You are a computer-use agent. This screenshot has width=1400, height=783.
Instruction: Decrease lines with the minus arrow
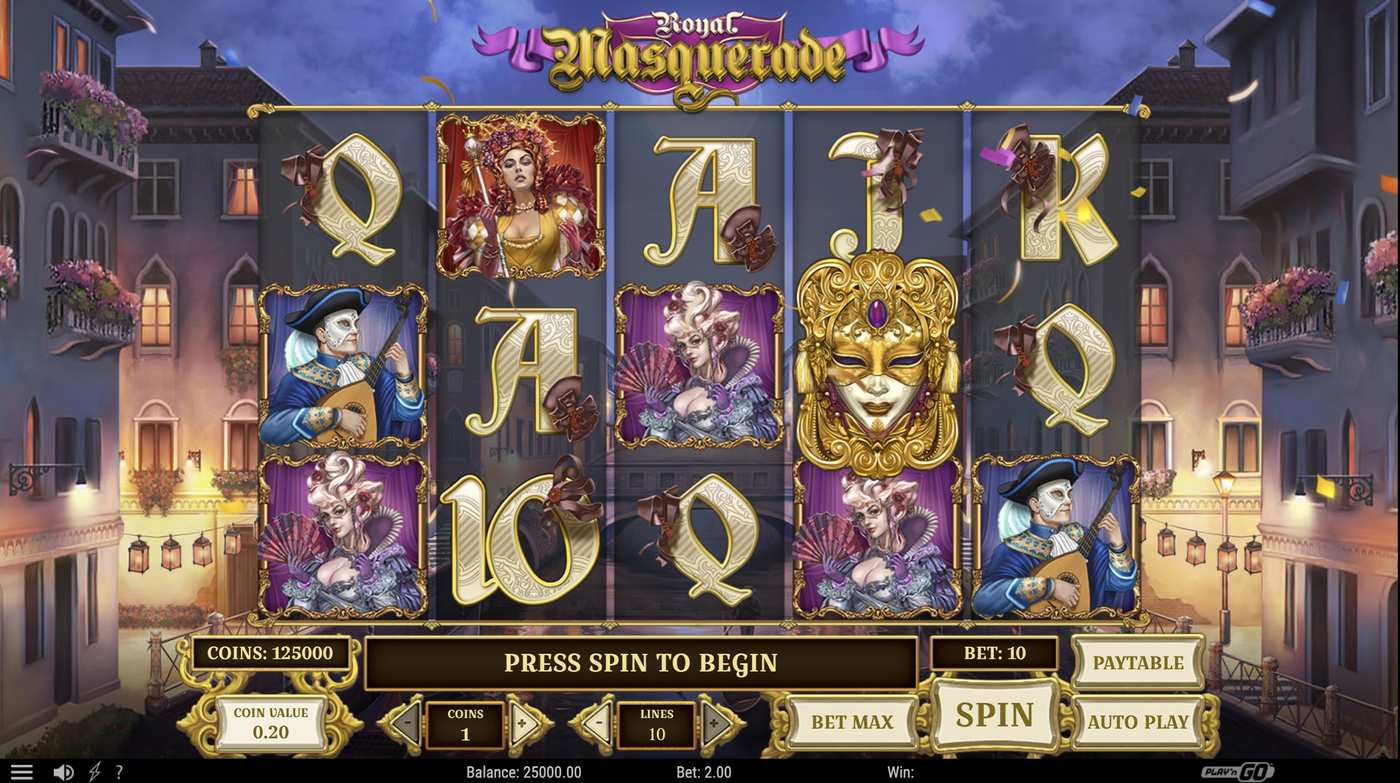pos(600,721)
